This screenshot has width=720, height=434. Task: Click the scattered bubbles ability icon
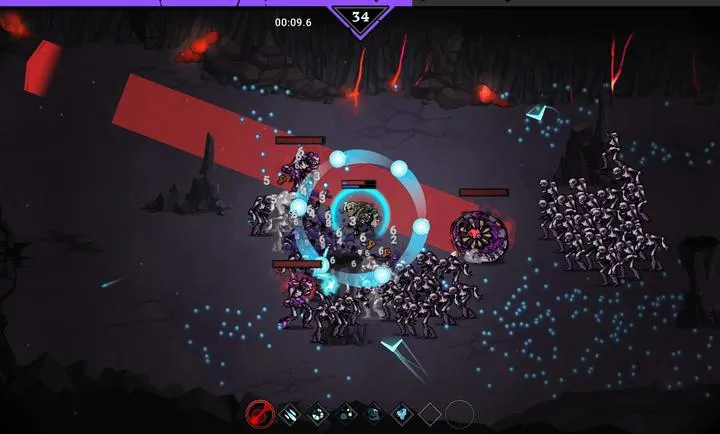tap(346, 412)
